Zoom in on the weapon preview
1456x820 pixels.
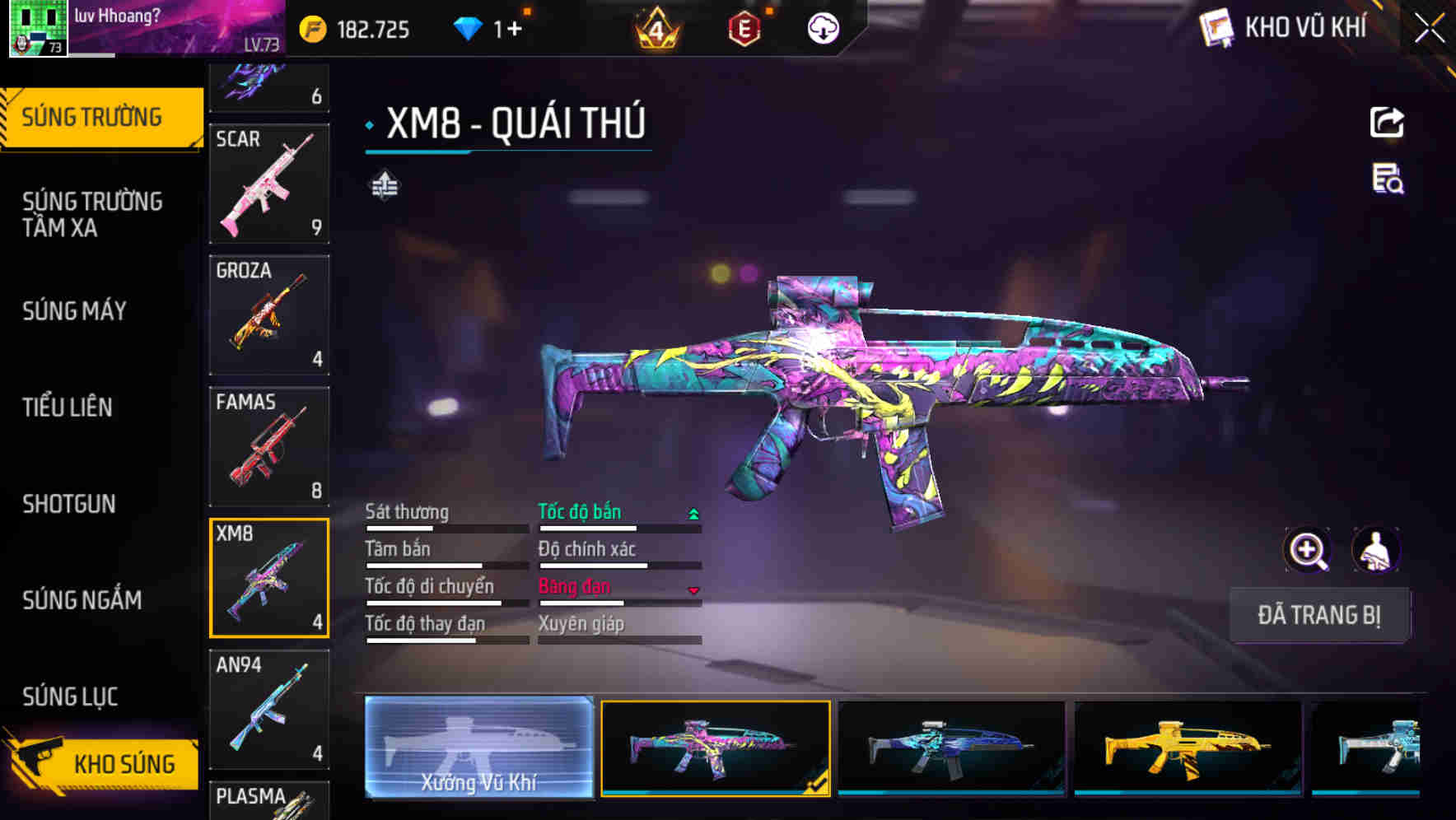(1307, 550)
